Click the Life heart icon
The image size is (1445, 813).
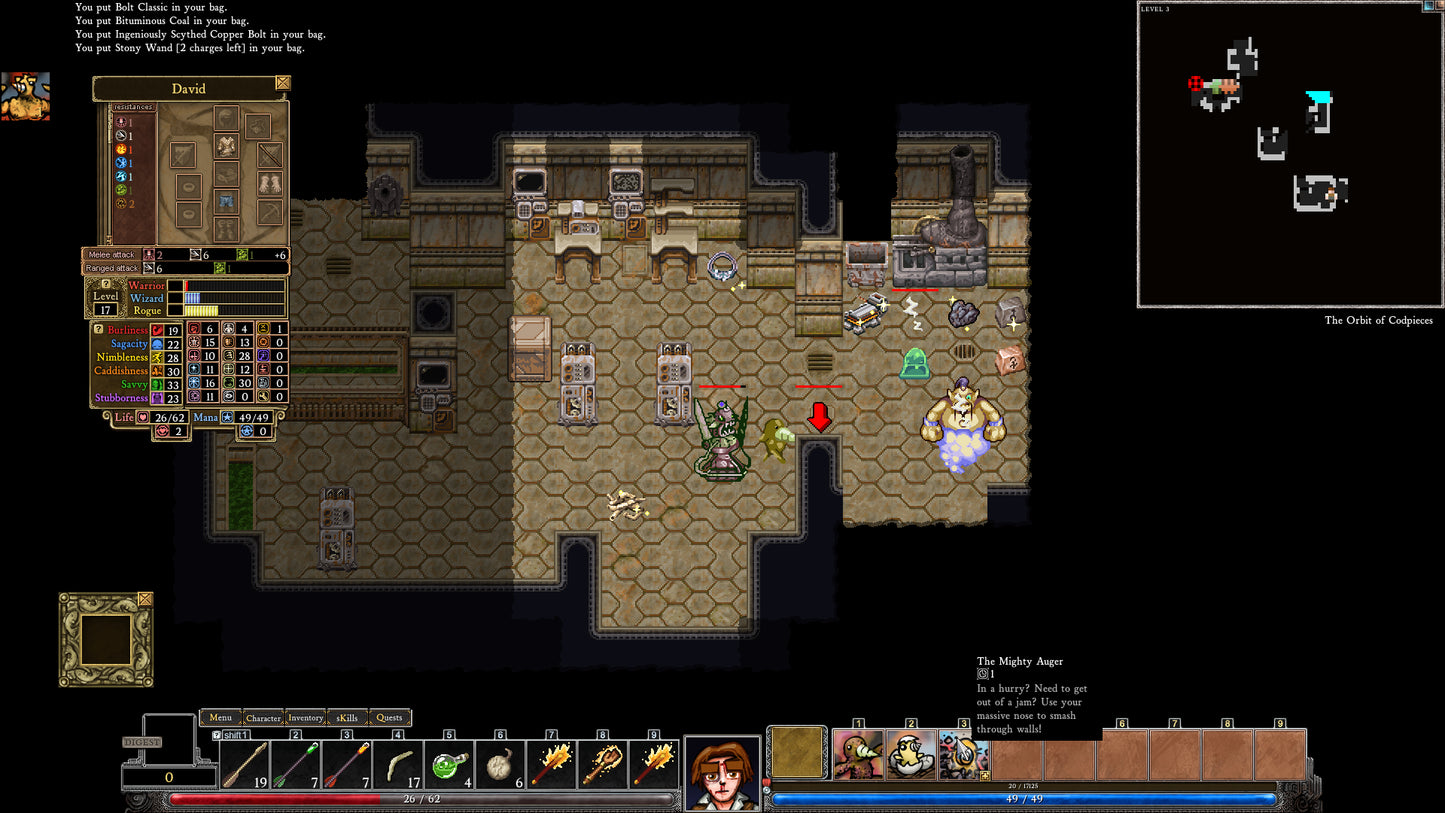pyautogui.click(x=140, y=417)
